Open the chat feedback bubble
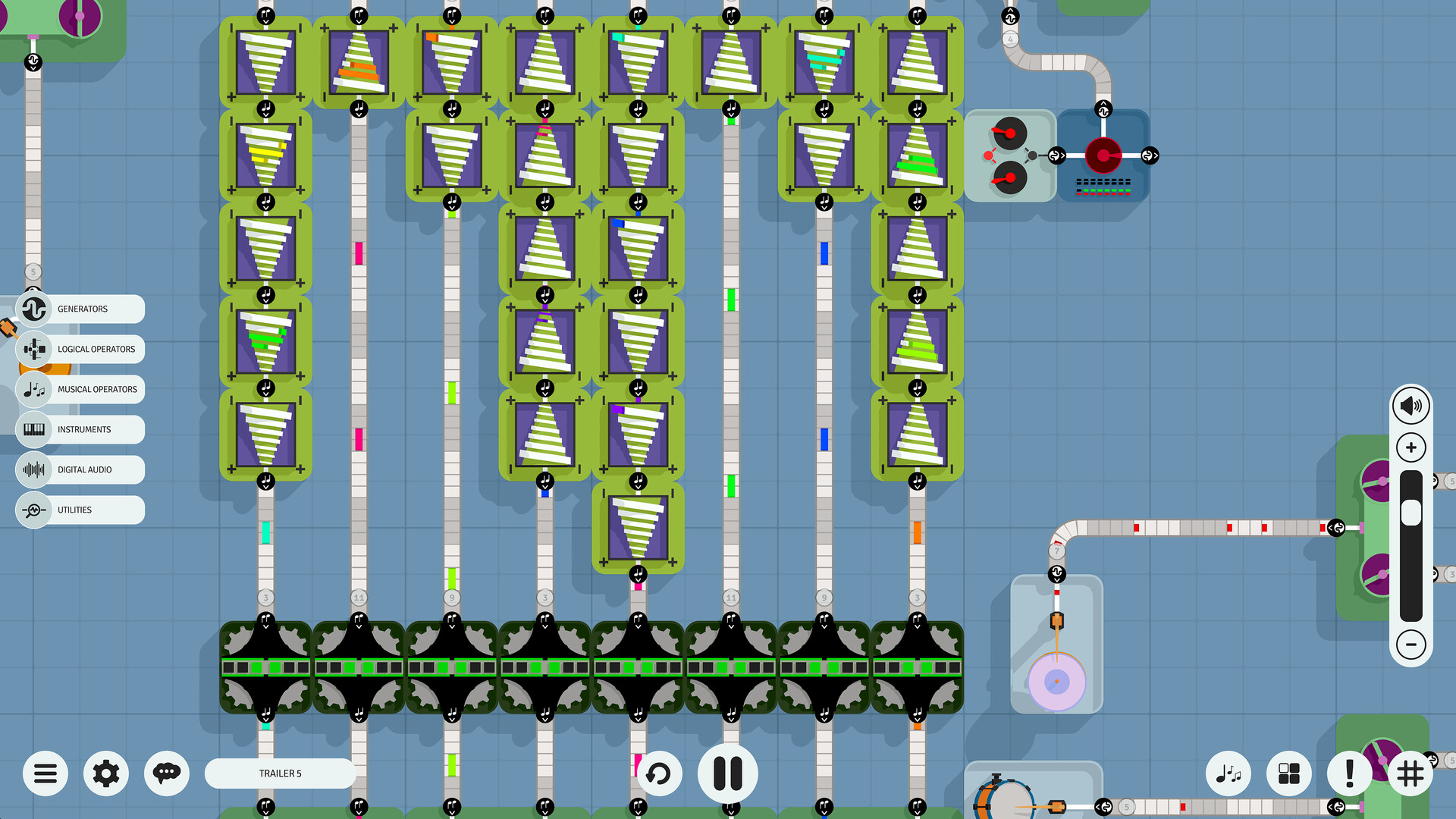The height and width of the screenshot is (819, 1456). tap(166, 773)
